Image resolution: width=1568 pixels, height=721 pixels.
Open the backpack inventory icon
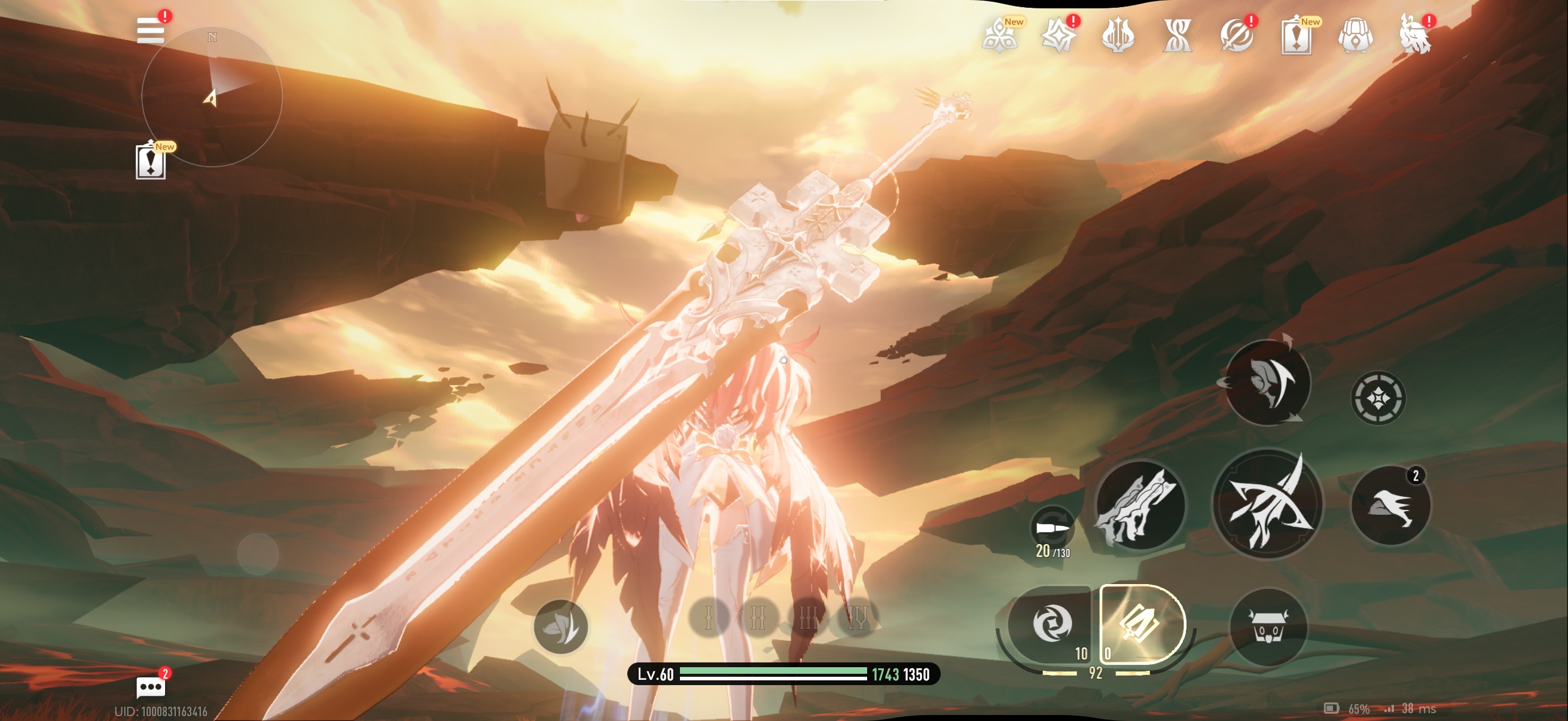click(x=1356, y=36)
